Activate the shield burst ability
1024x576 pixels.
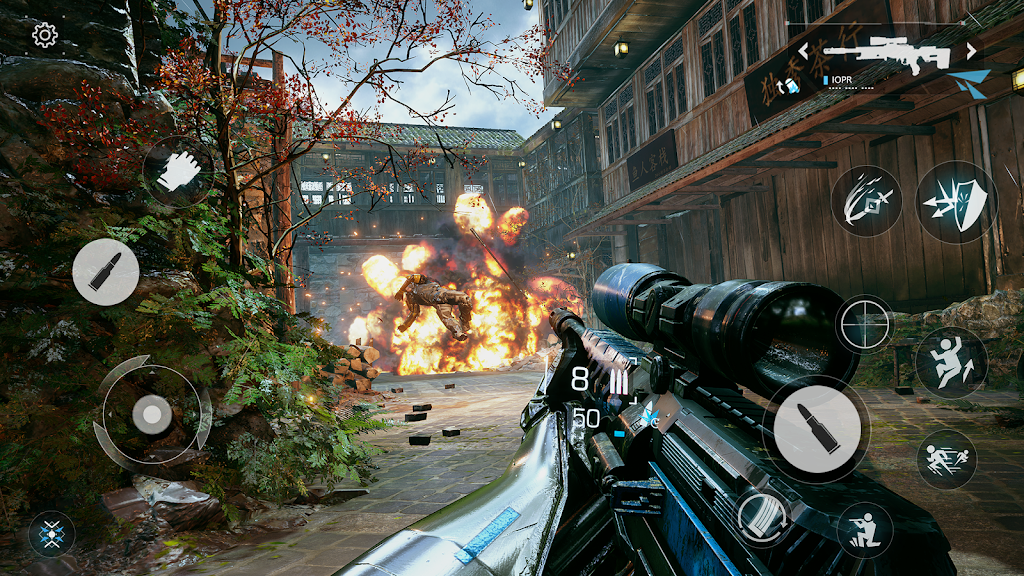(x=956, y=201)
